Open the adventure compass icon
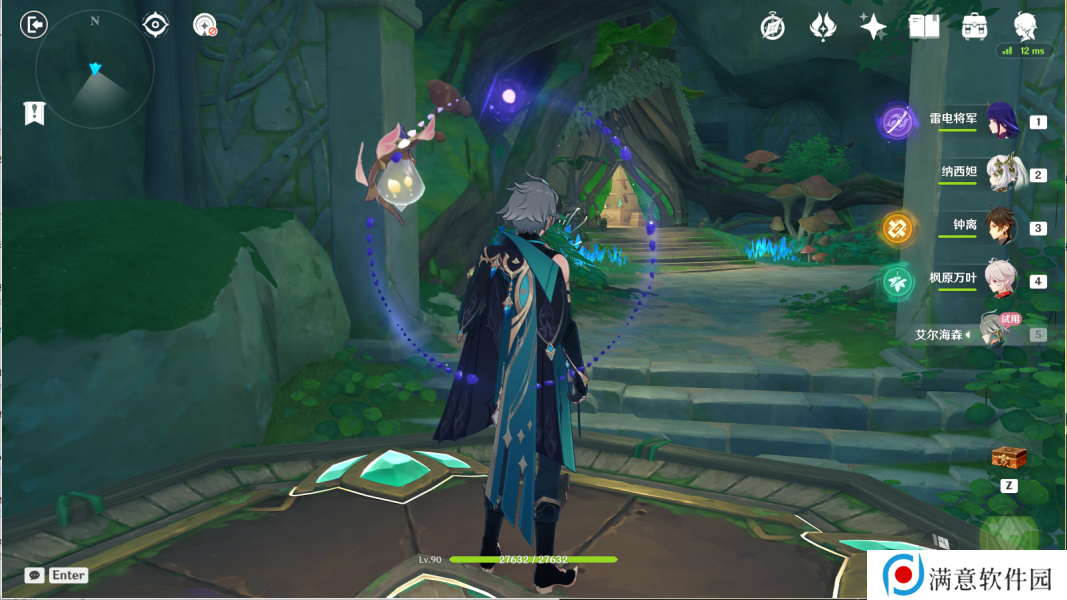Image resolution: width=1067 pixels, height=600 pixels. 772,27
